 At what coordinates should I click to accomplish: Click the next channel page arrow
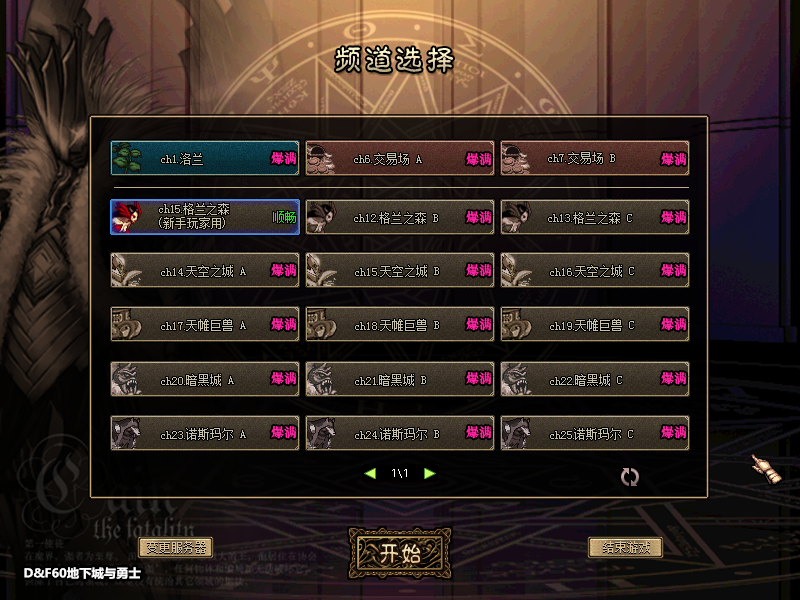[430, 473]
